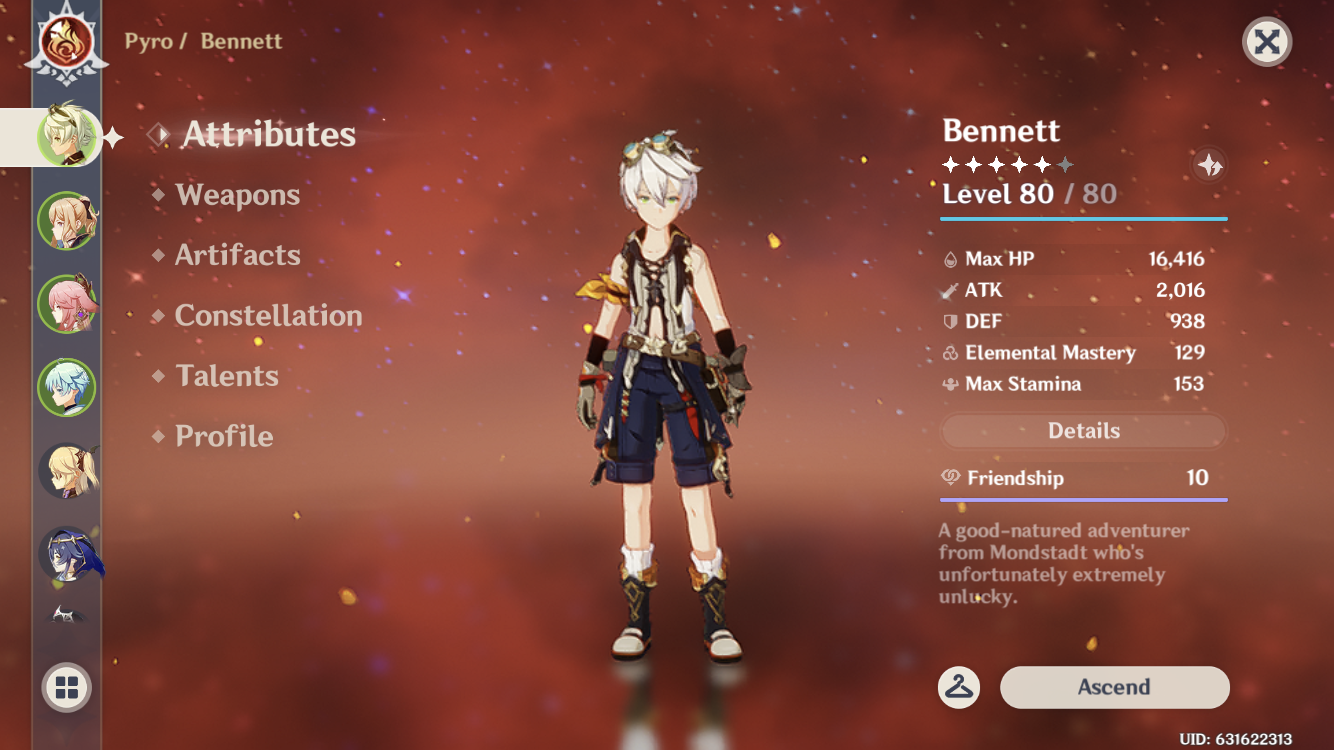Click the Elemental Mastery stat icon

[951, 353]
